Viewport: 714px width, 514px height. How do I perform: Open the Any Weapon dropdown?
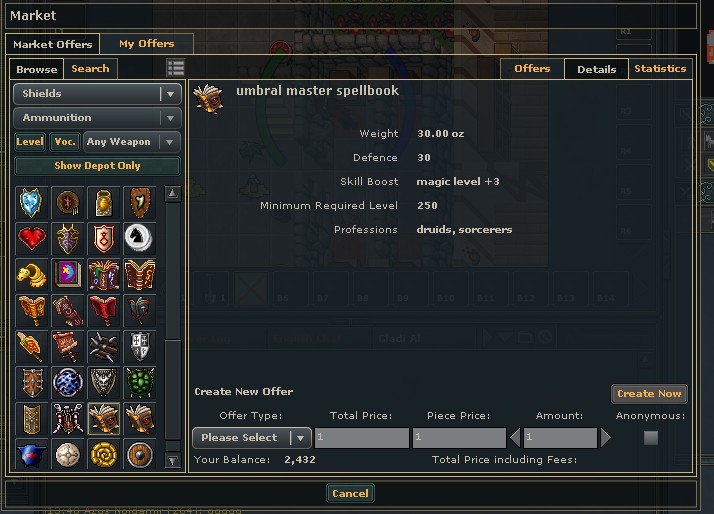pyautogui.click(x=132, y=142)
